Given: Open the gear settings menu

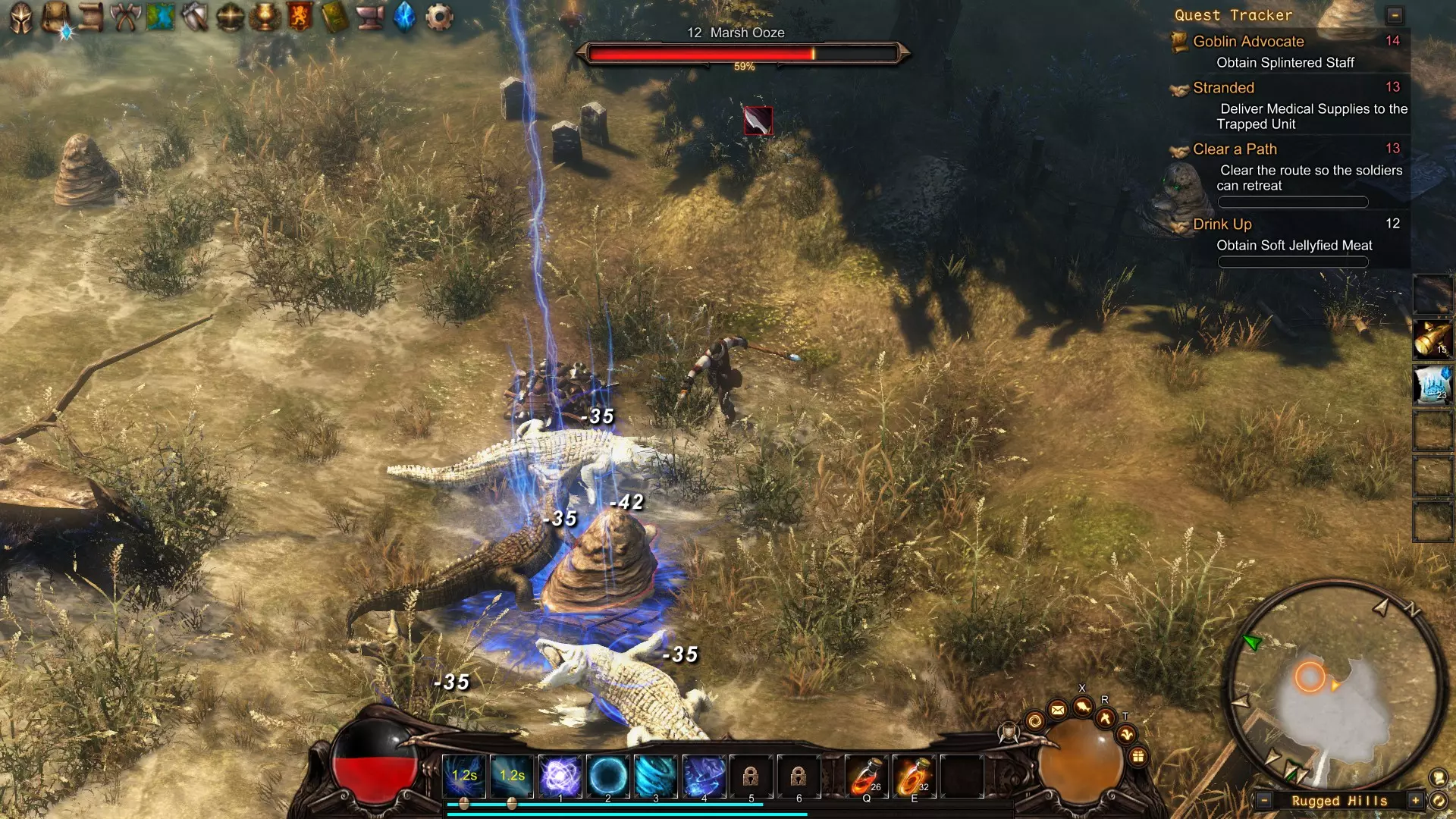Looking at the screenshot, I should pyautogui.click(x=439, y=17).
